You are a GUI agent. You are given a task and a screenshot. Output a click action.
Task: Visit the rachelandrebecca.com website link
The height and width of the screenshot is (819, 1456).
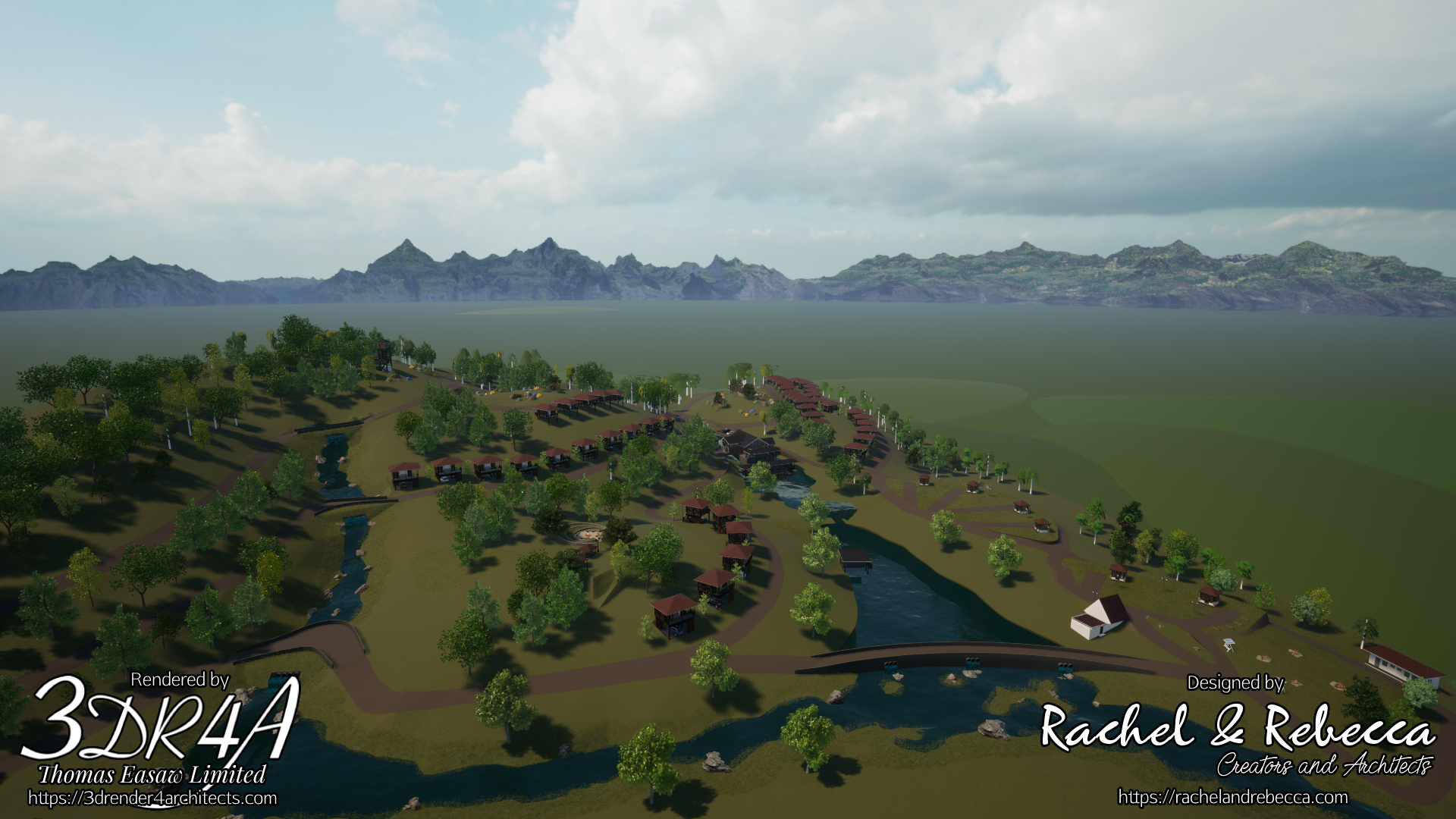(x=1233, y=797)
